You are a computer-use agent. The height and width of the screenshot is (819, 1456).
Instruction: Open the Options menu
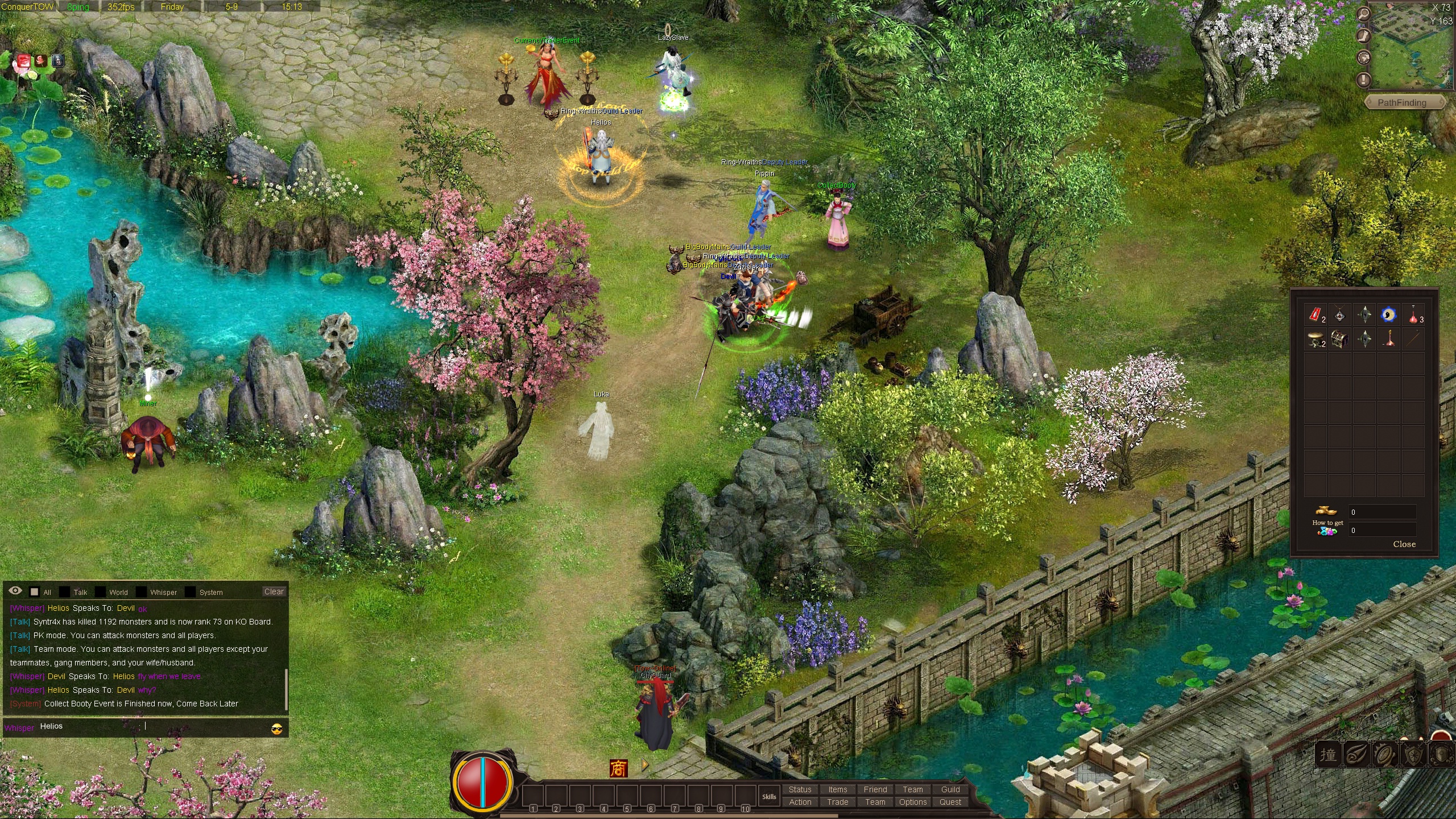pyautogui.click(x=912, y=802)
